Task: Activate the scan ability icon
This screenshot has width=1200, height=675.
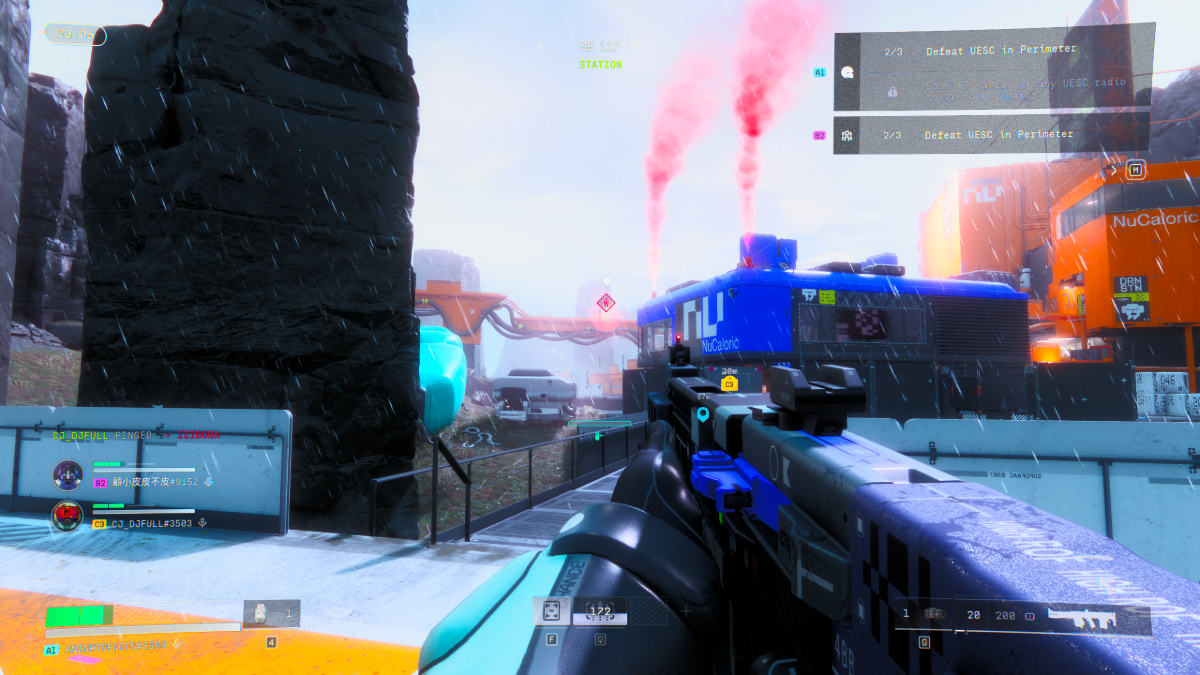Action: [551, 611]
